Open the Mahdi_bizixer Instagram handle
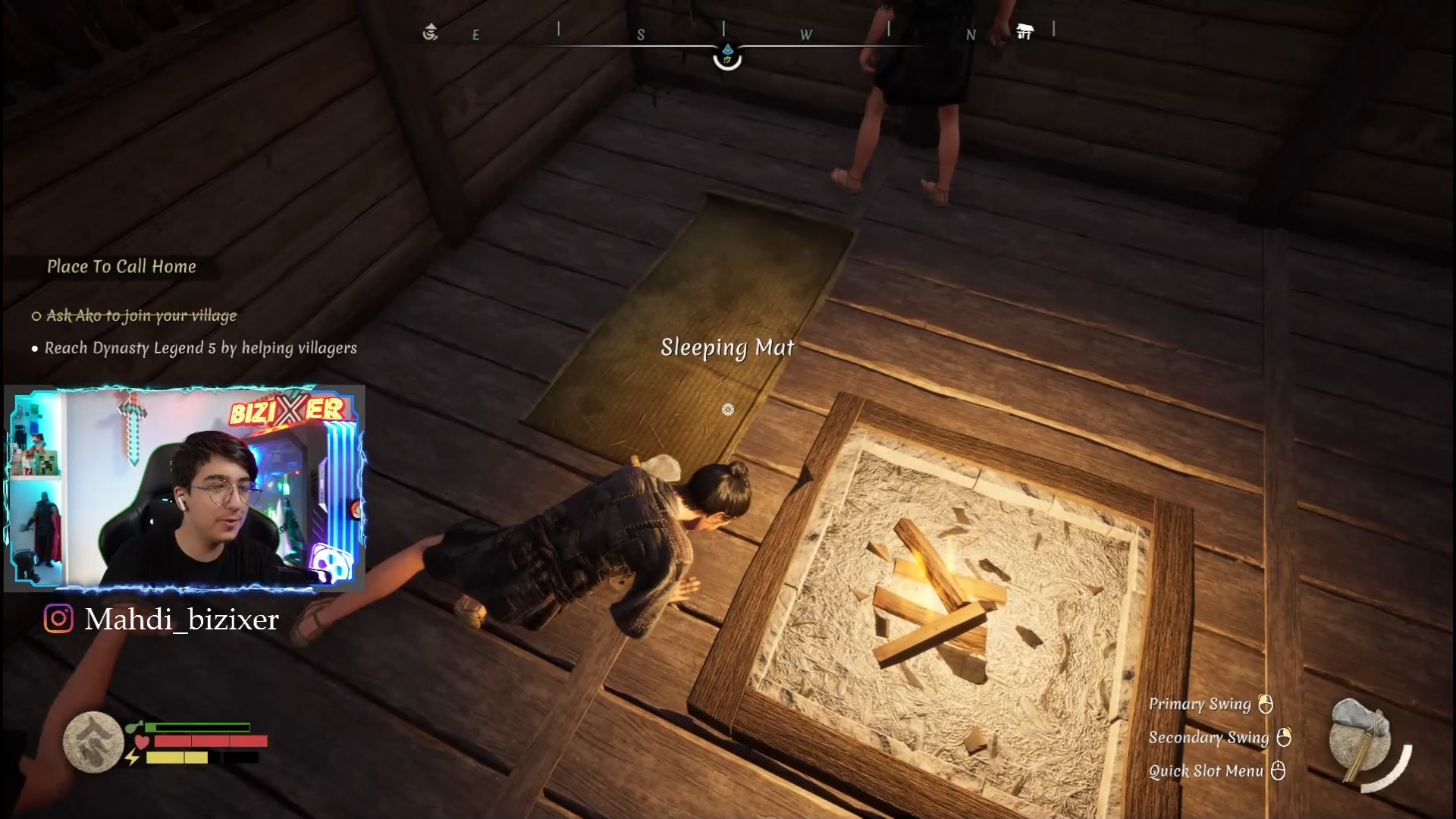 [181, 620]
